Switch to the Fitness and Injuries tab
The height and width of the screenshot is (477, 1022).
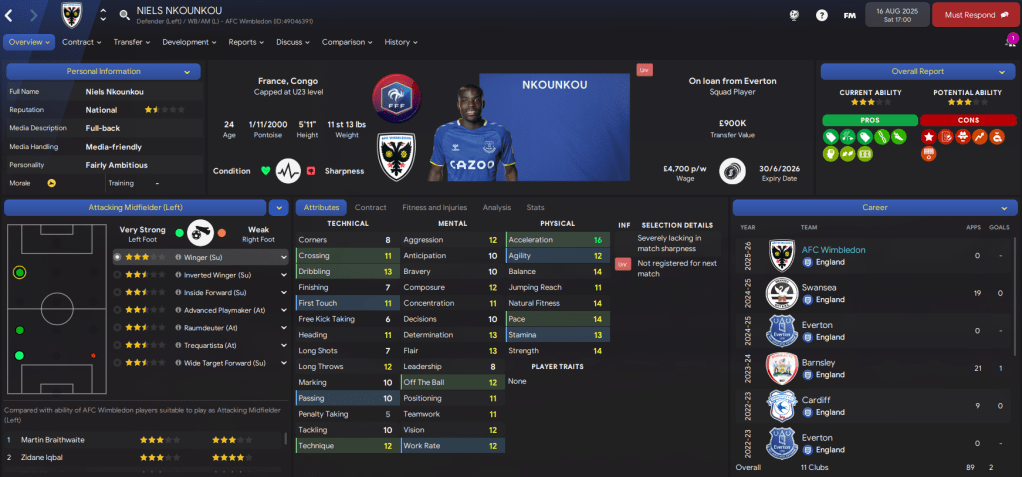[x=434, y=207]
